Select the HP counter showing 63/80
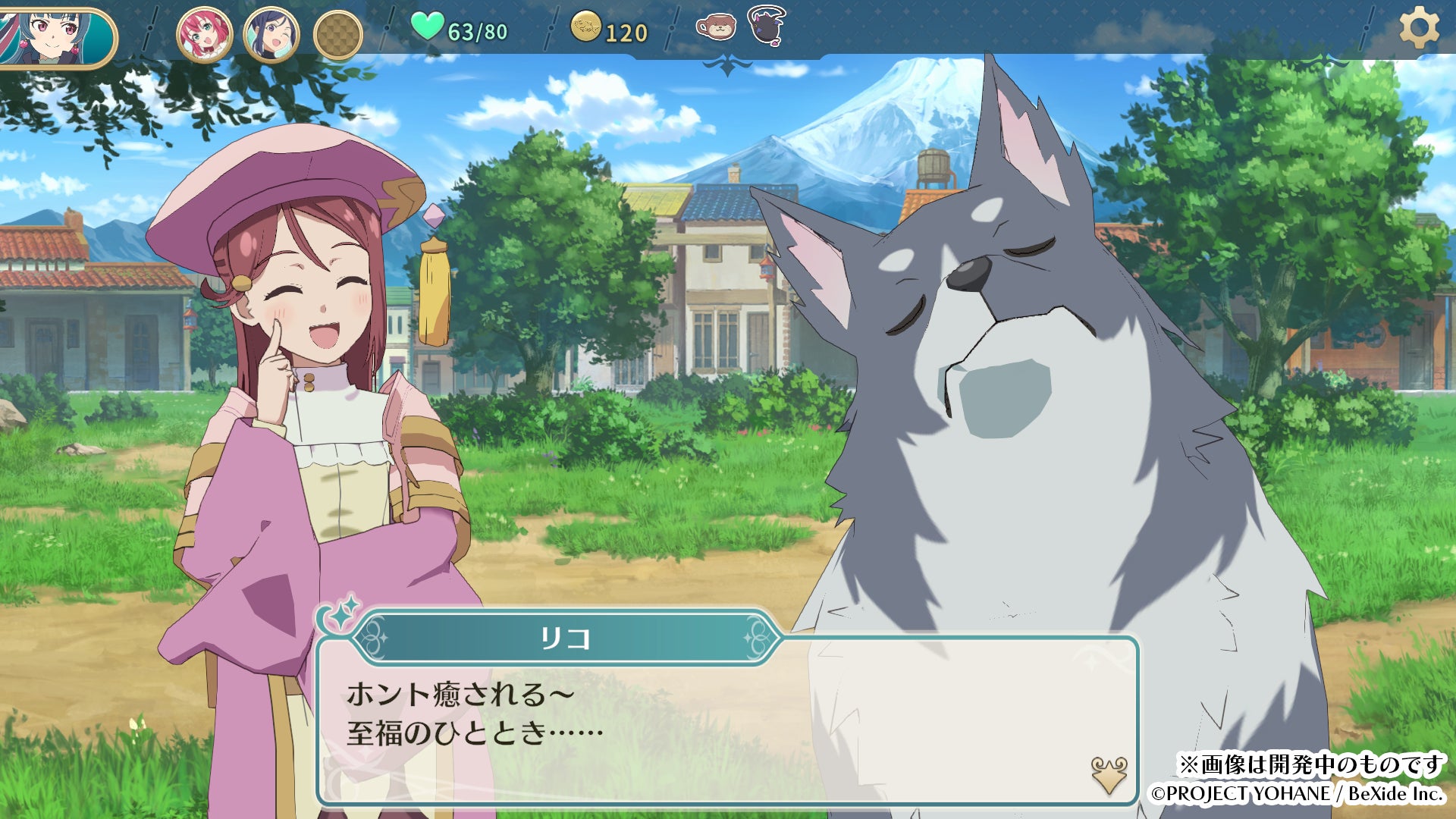1456x819 pixels. coord(476,31)
